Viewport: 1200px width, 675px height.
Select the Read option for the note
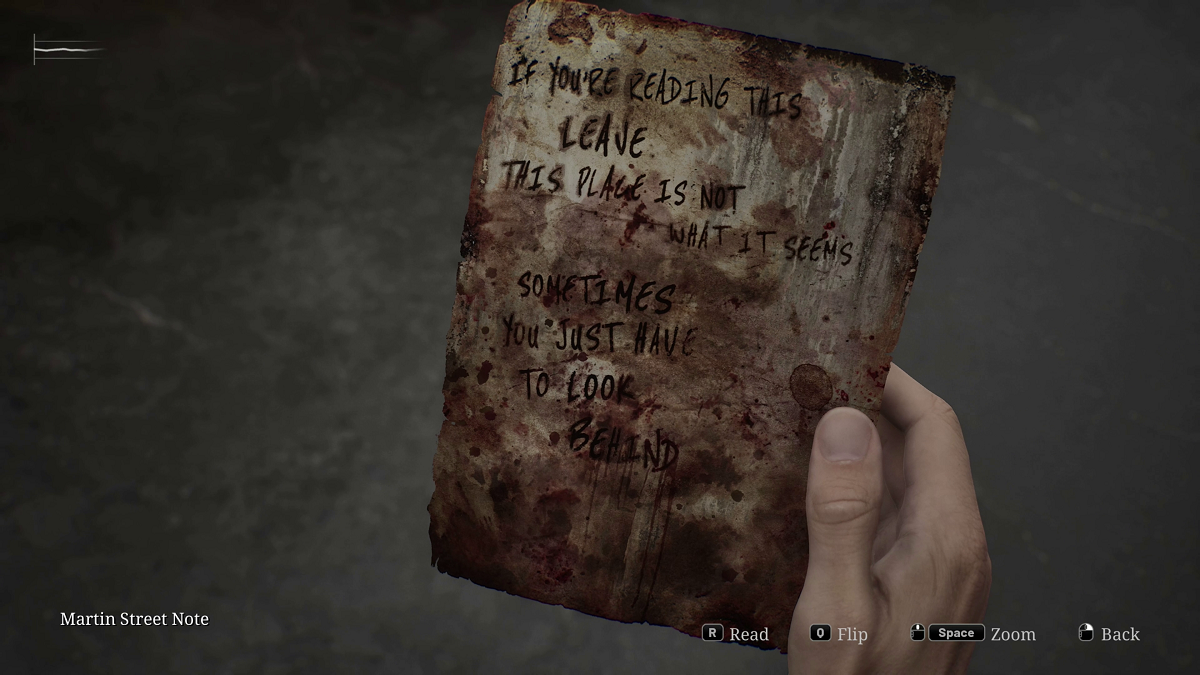[x=736, y=634]
